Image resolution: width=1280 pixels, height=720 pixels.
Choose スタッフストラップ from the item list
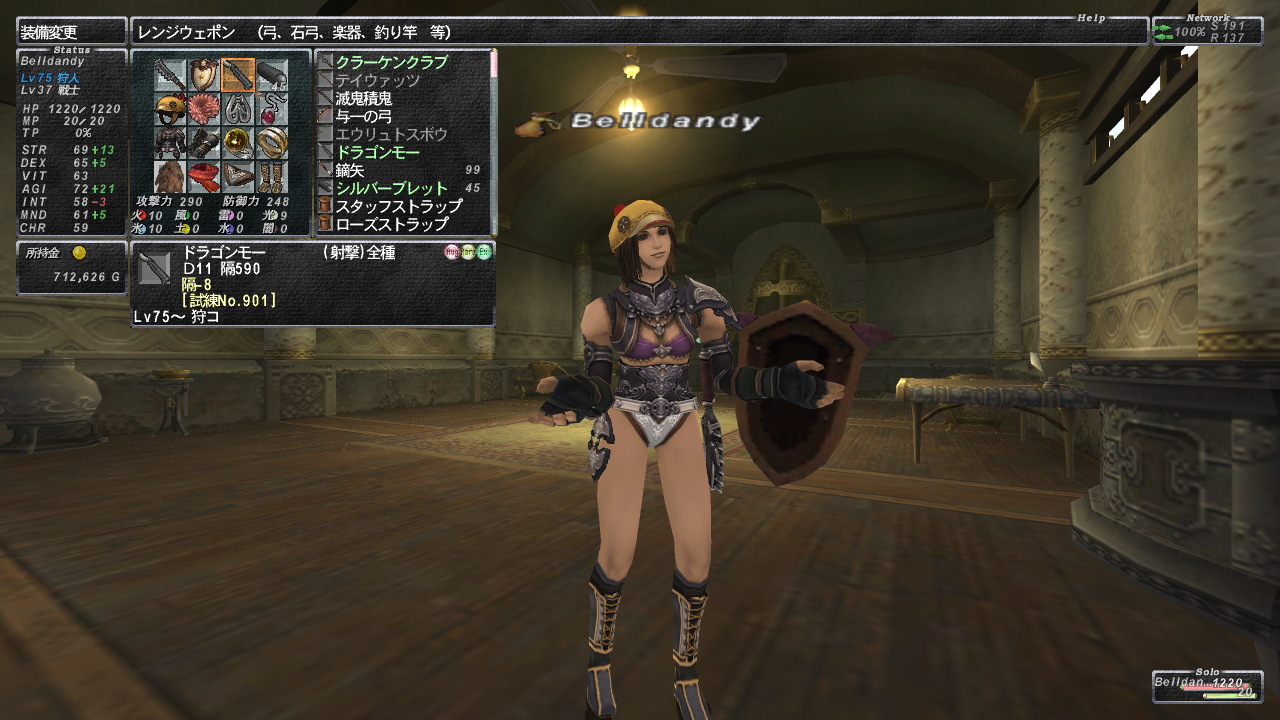point(398,206)
